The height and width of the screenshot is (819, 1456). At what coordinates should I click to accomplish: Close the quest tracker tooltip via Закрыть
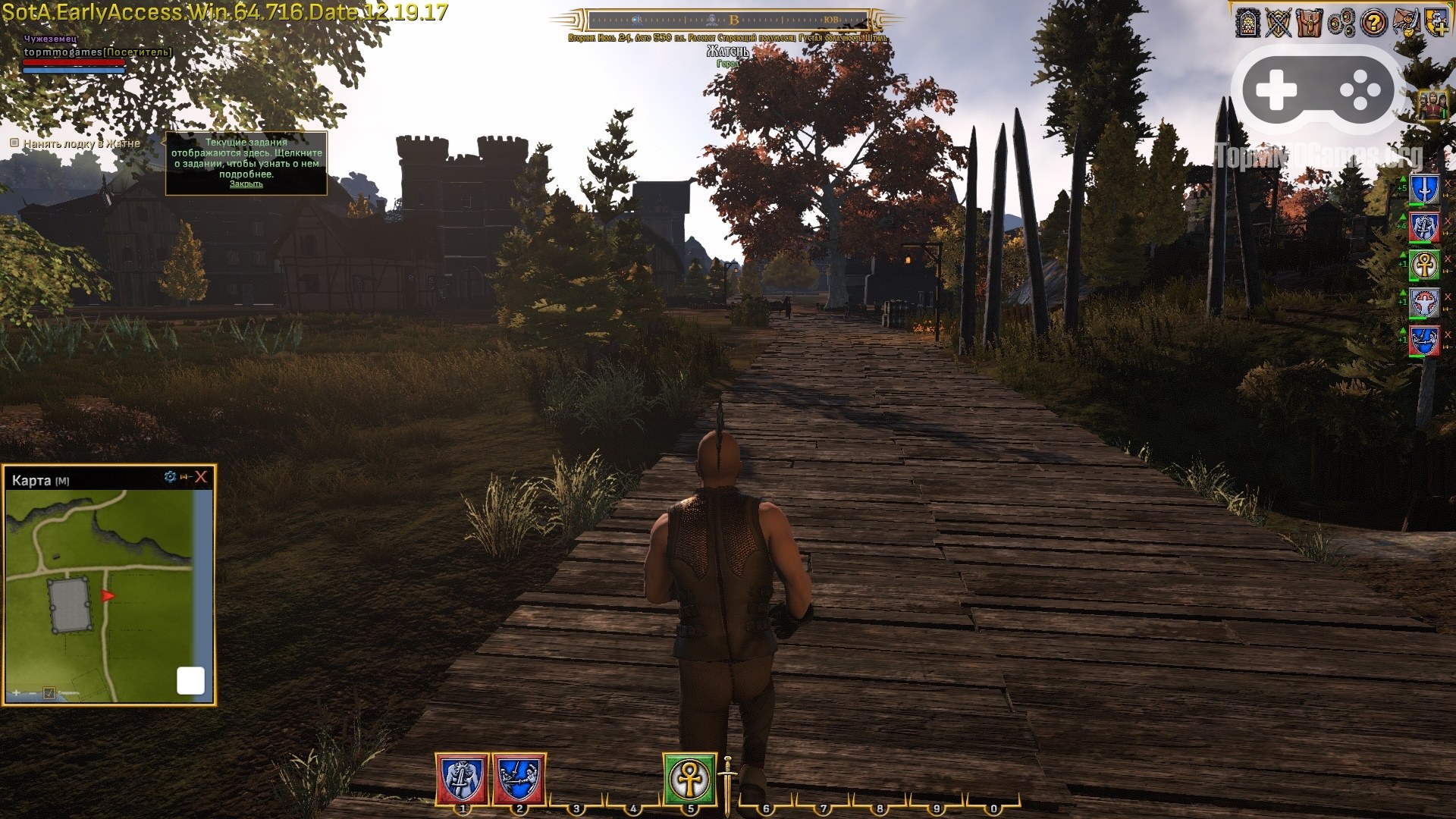(246, 184)
